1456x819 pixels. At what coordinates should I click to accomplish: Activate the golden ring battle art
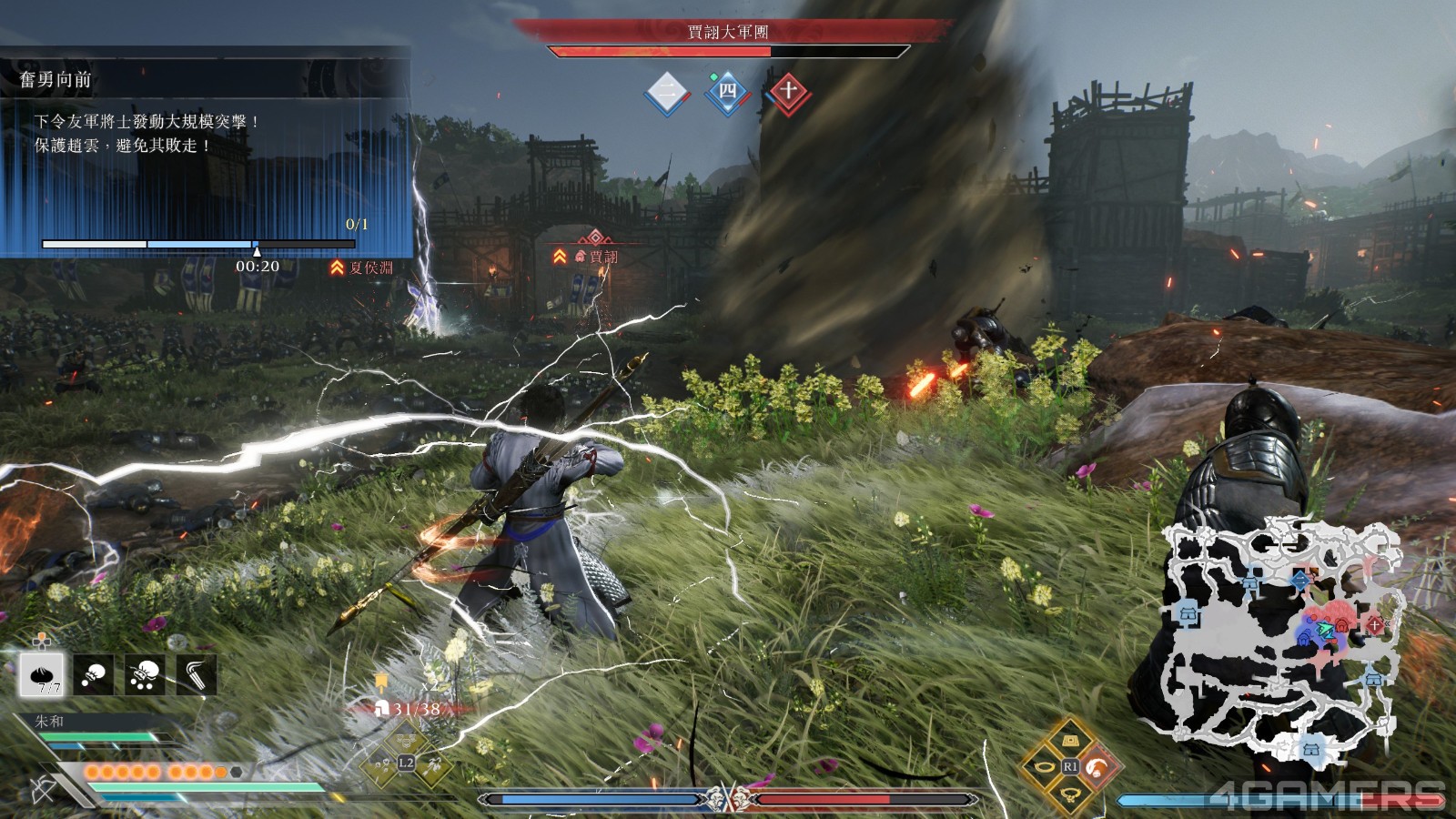1043,767
